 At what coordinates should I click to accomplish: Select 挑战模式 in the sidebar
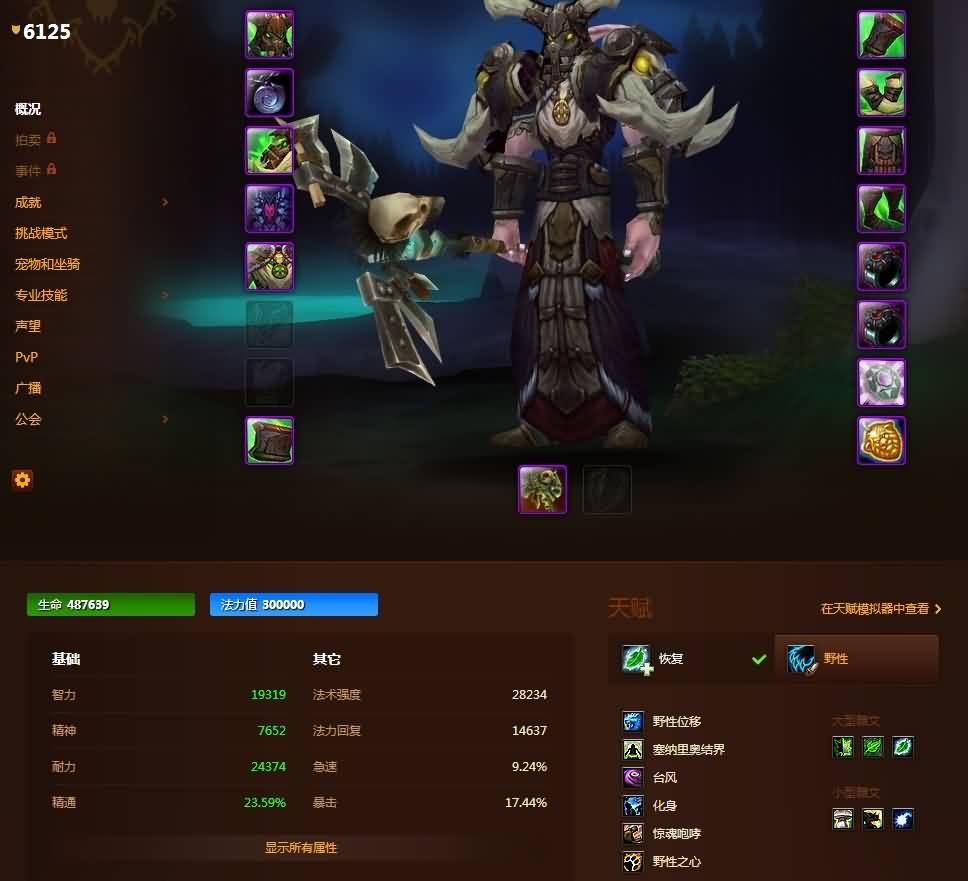(x=41, y=233)
